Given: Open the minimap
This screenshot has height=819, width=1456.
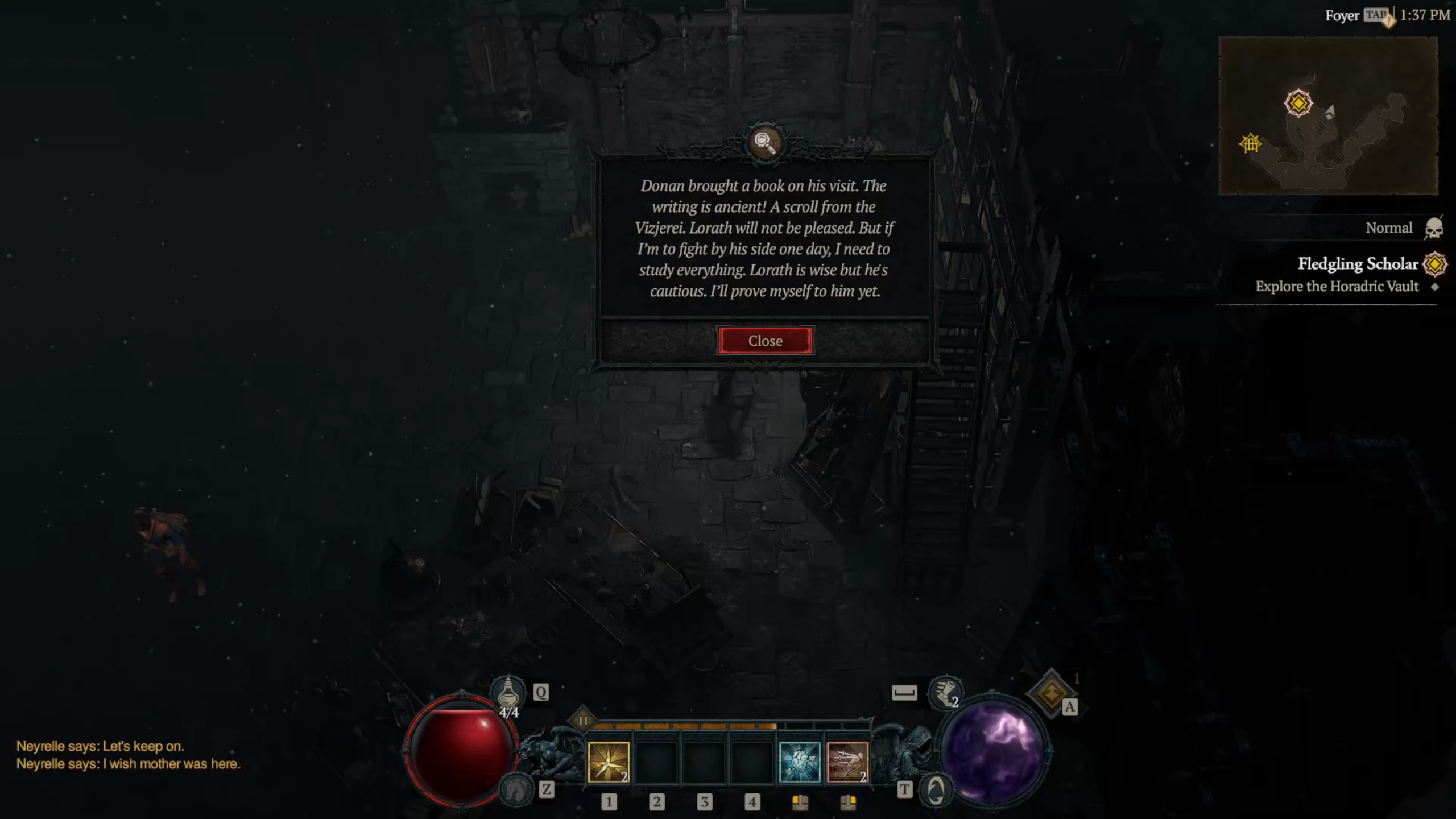Looking at the screenshot, I should pyautogui.click(x=1327, y=116).
